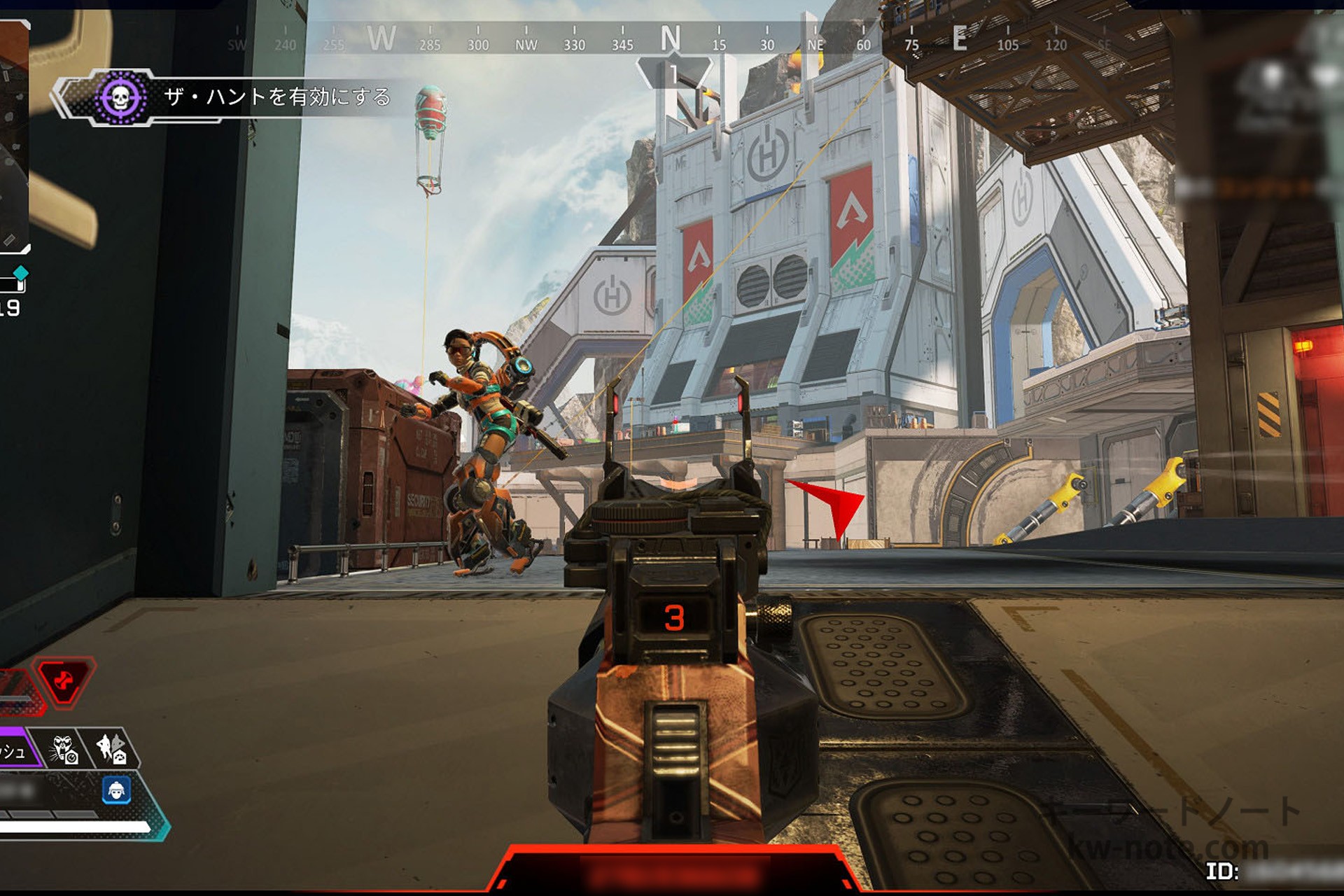Click the blue helmet armor icon
Image resolution: width=1344 pixels, height=896 pixels.
[x=116, y=791]
